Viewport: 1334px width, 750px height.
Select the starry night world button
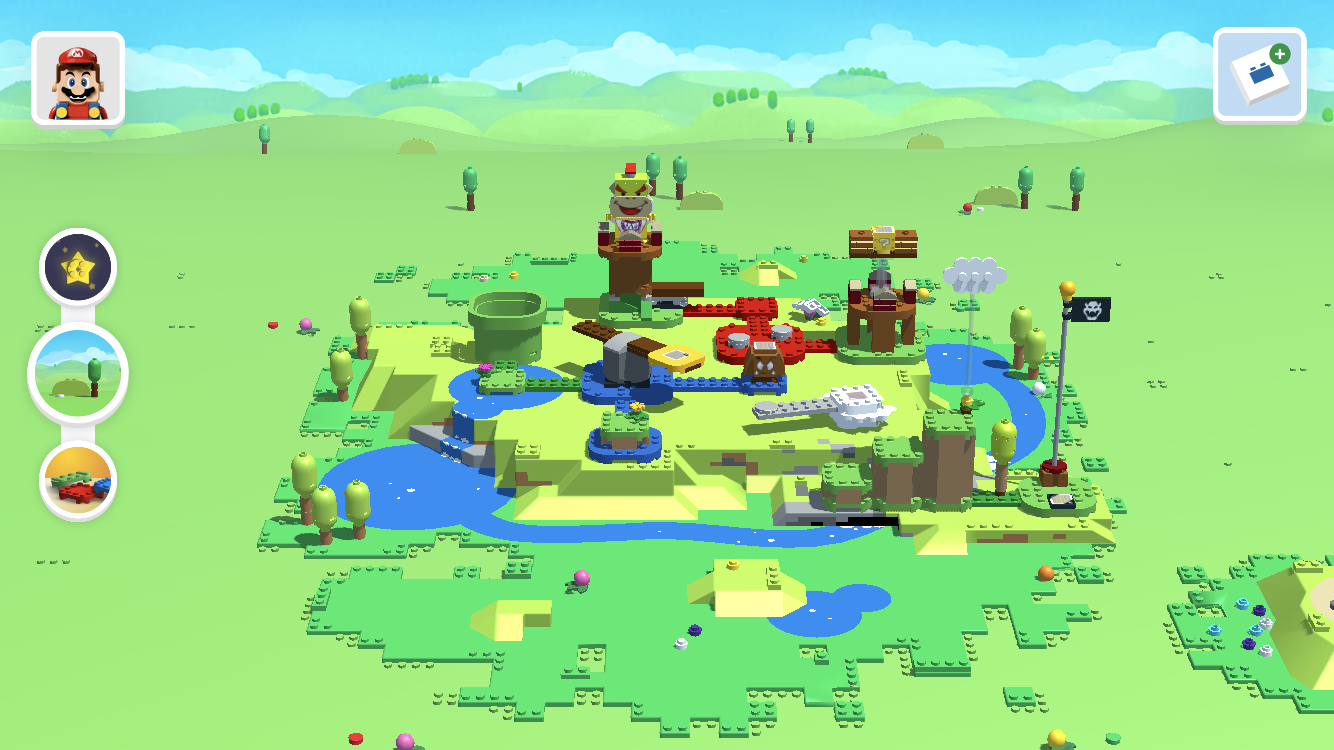(x=78, y=267)
